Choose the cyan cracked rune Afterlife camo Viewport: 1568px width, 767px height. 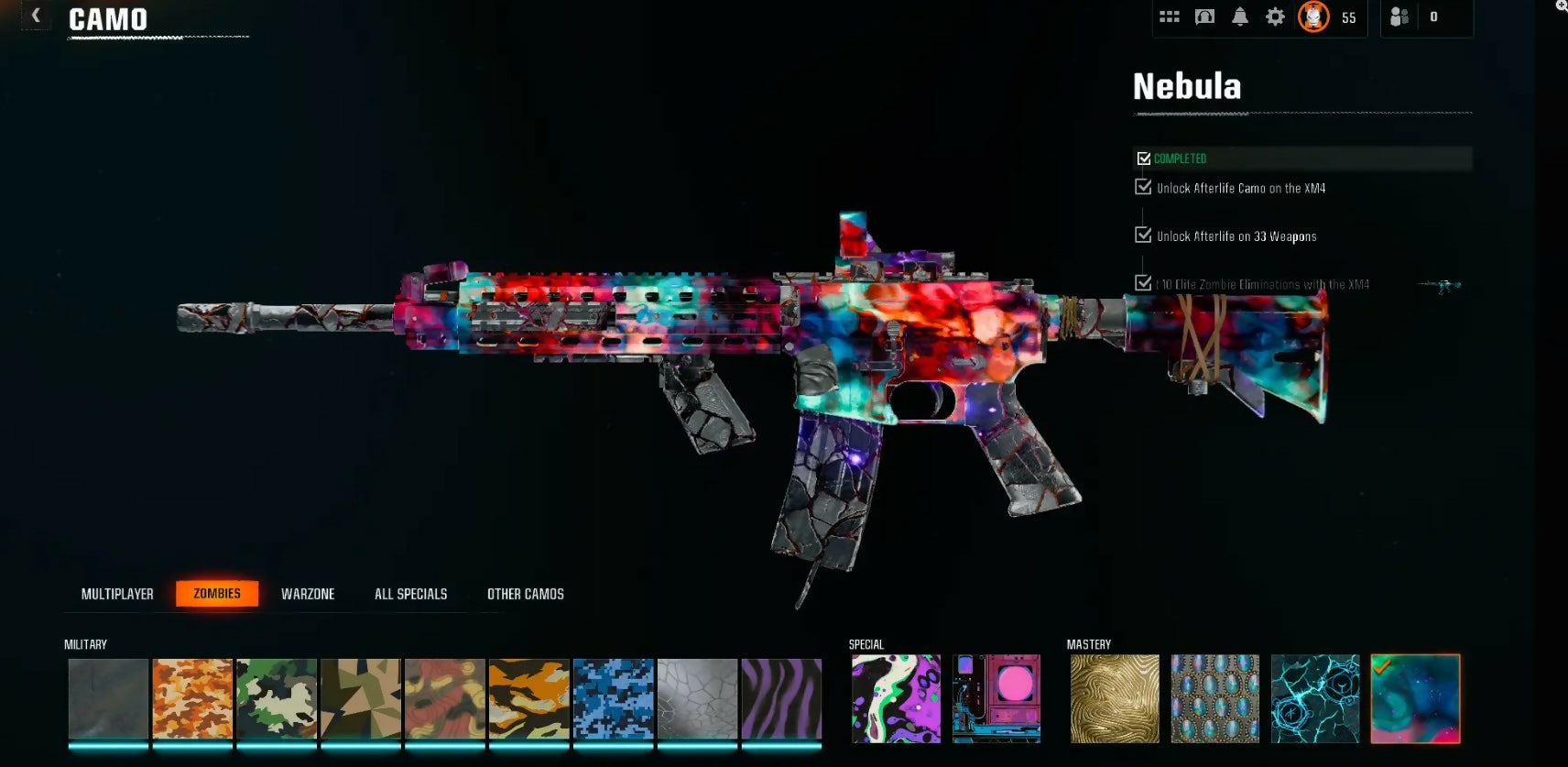pos(1315,698)
